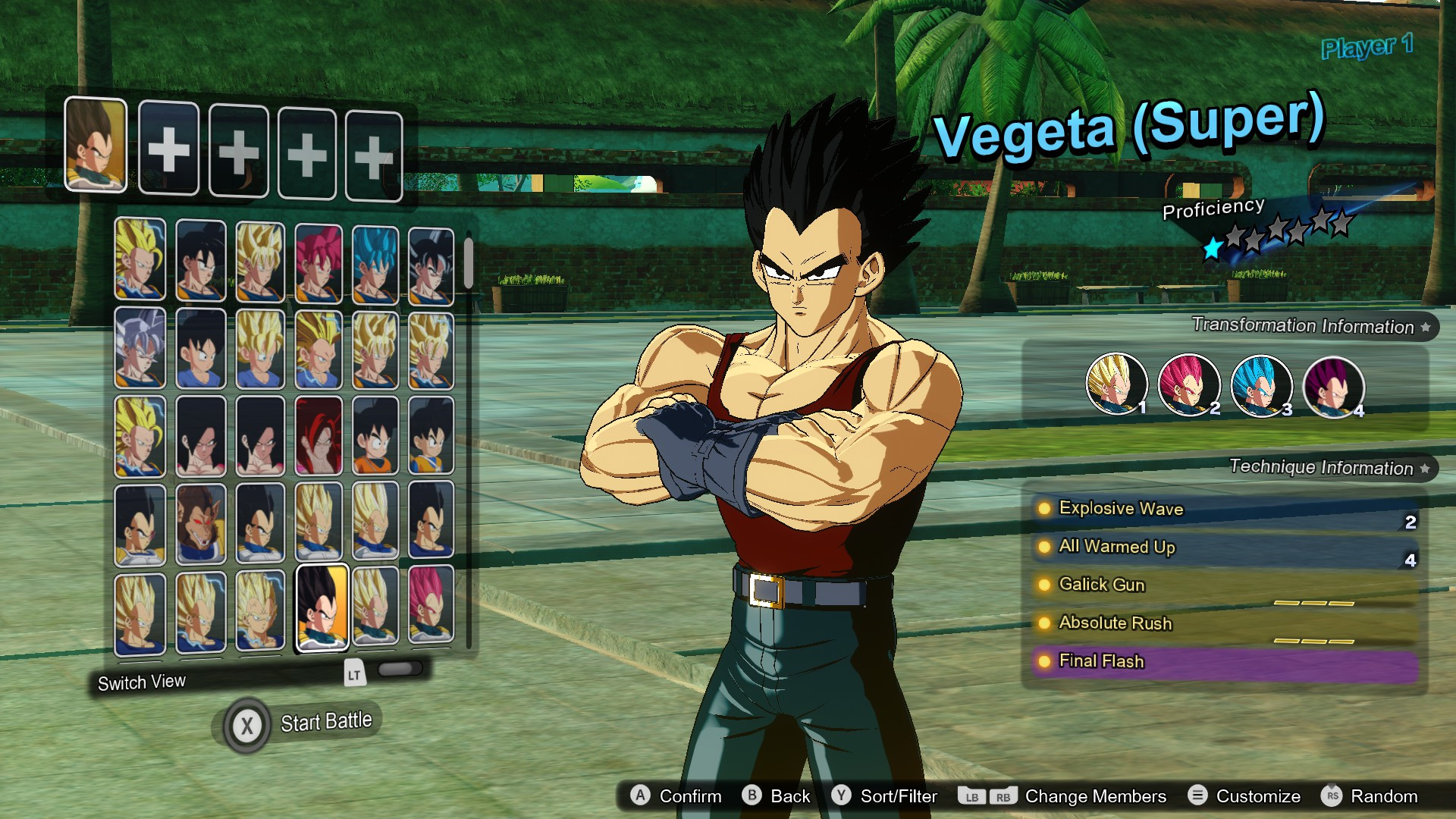Toggle the LT Switch View control

353,673
